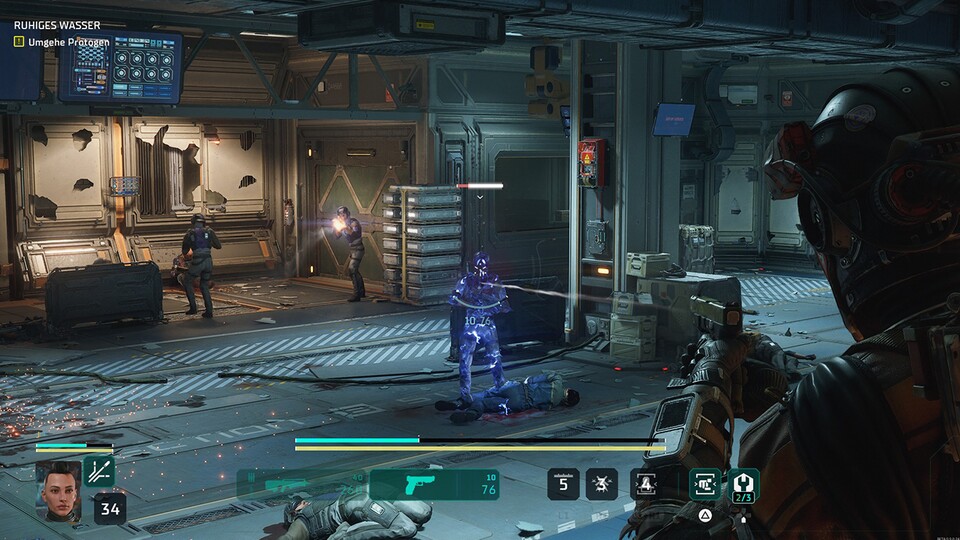
Task: Select the character portrait
Action: tap(58, 489)
